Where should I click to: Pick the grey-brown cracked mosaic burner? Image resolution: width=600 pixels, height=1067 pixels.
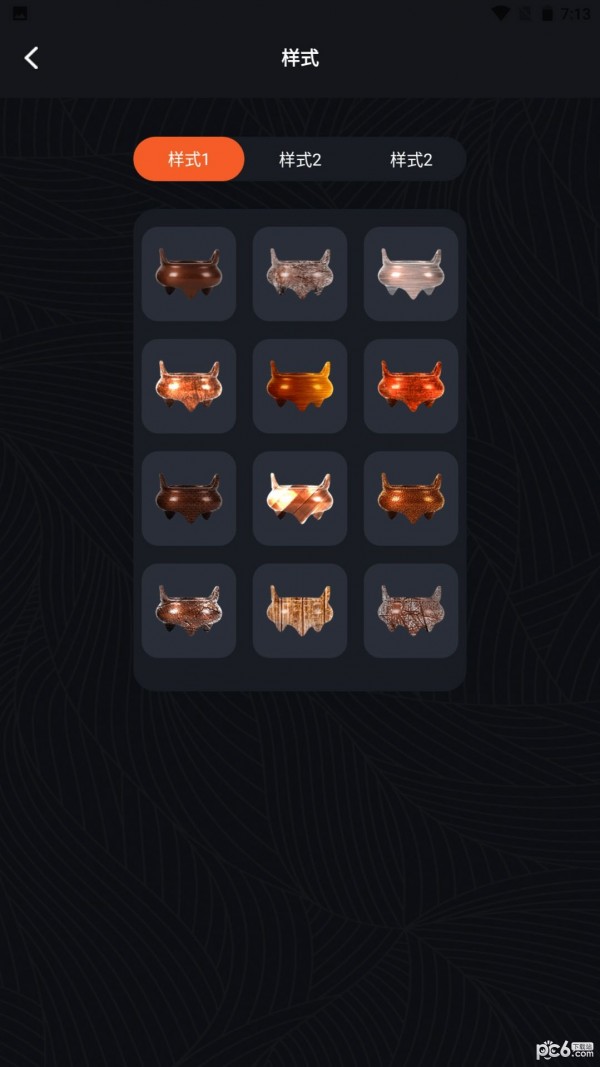[411, 609]
